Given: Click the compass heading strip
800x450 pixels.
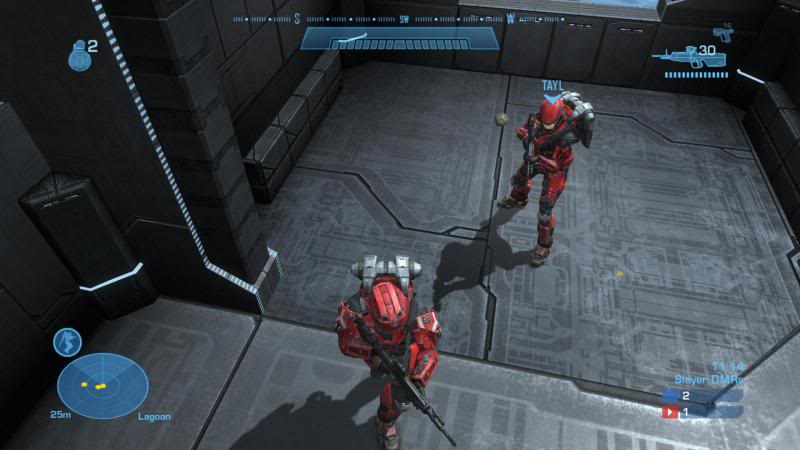Looking at the screenshot, I should click(400, 19).
